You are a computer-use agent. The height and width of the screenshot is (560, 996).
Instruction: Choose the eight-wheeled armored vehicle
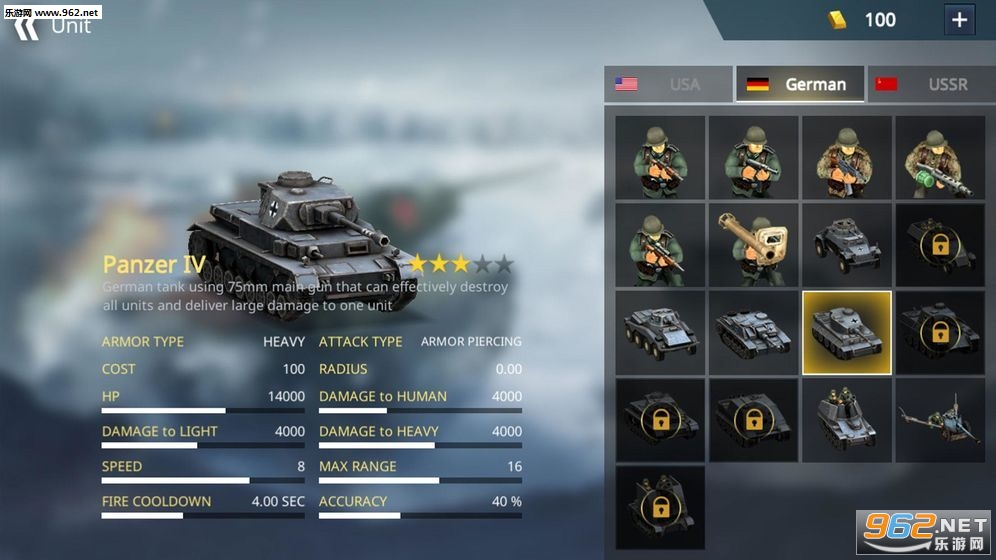660,332
